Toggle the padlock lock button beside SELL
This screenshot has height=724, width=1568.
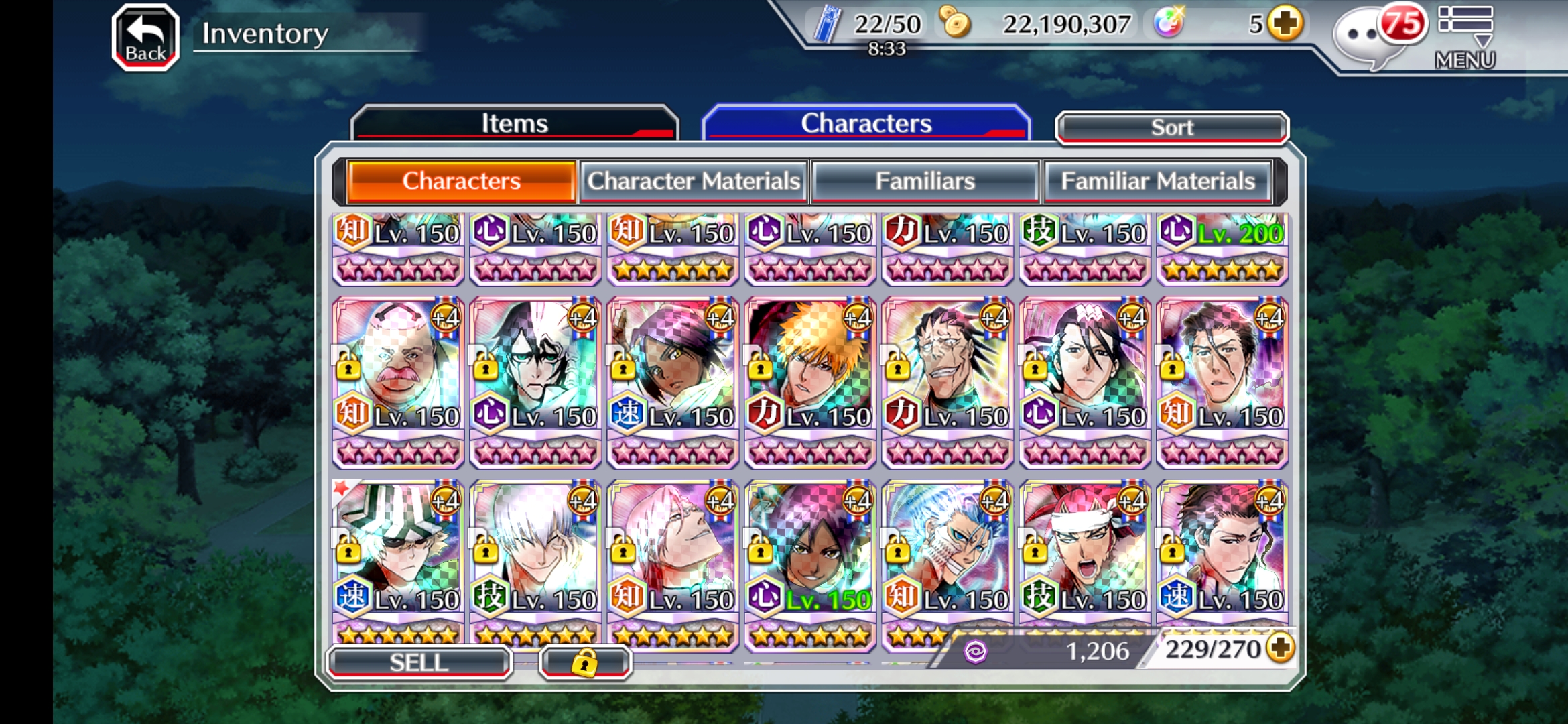click(x=584, y=662)
